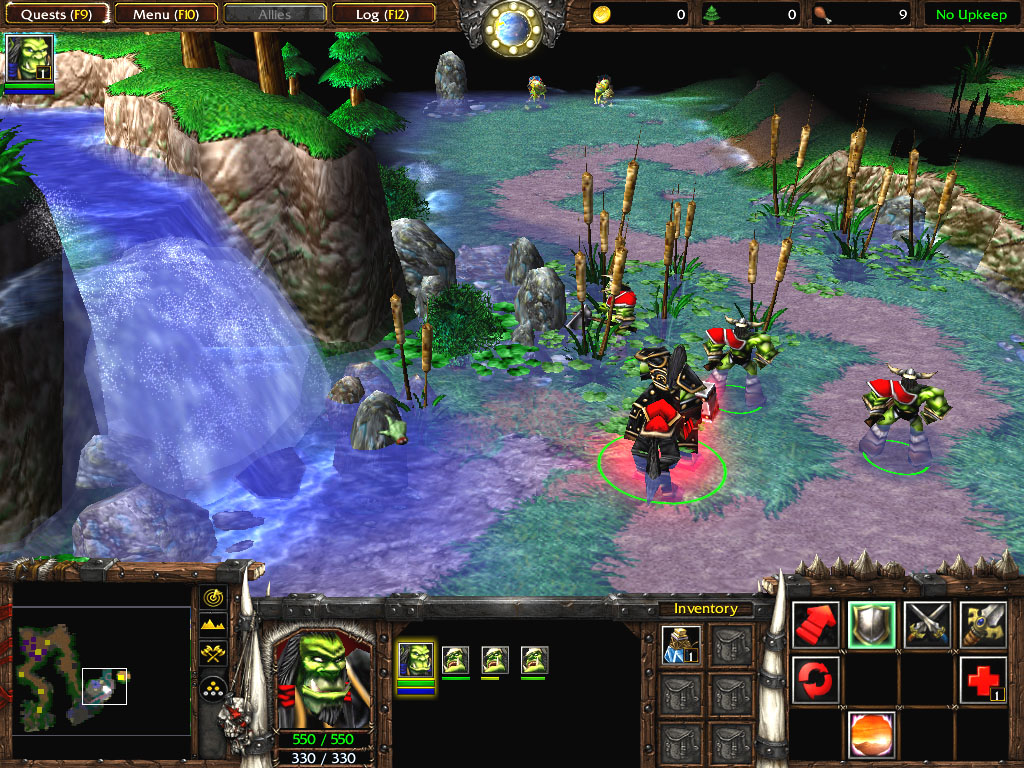Activate Hold Position crossed swords icon

tap(927, 625)
